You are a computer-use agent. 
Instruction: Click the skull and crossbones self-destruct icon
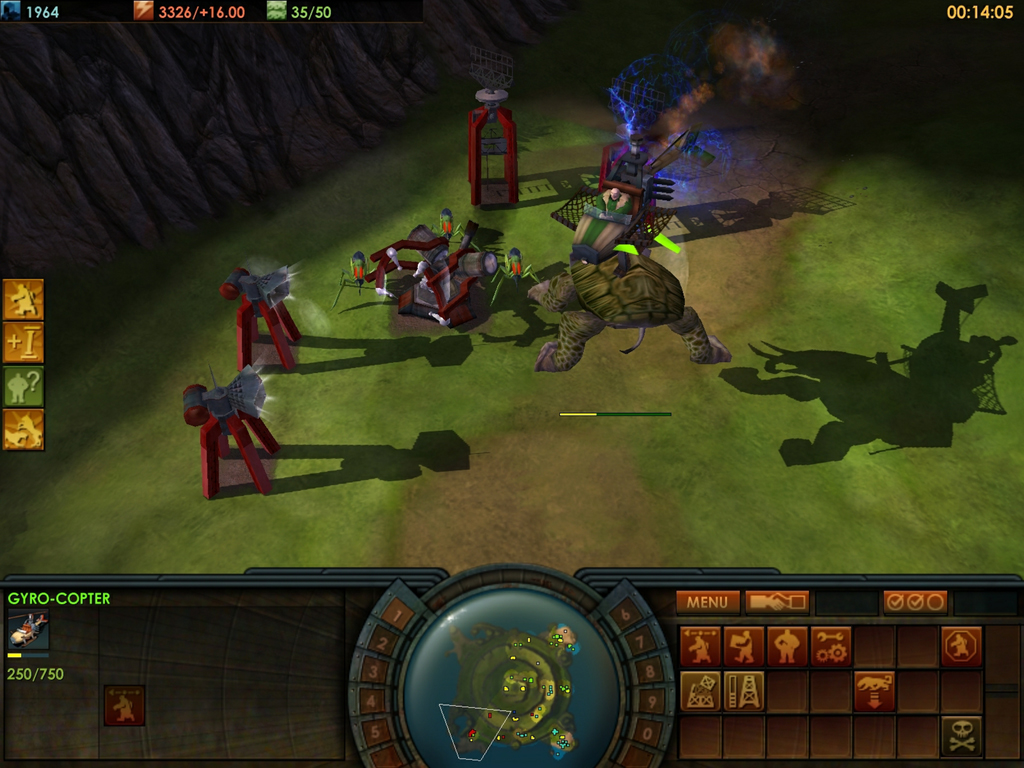[961, 735]
